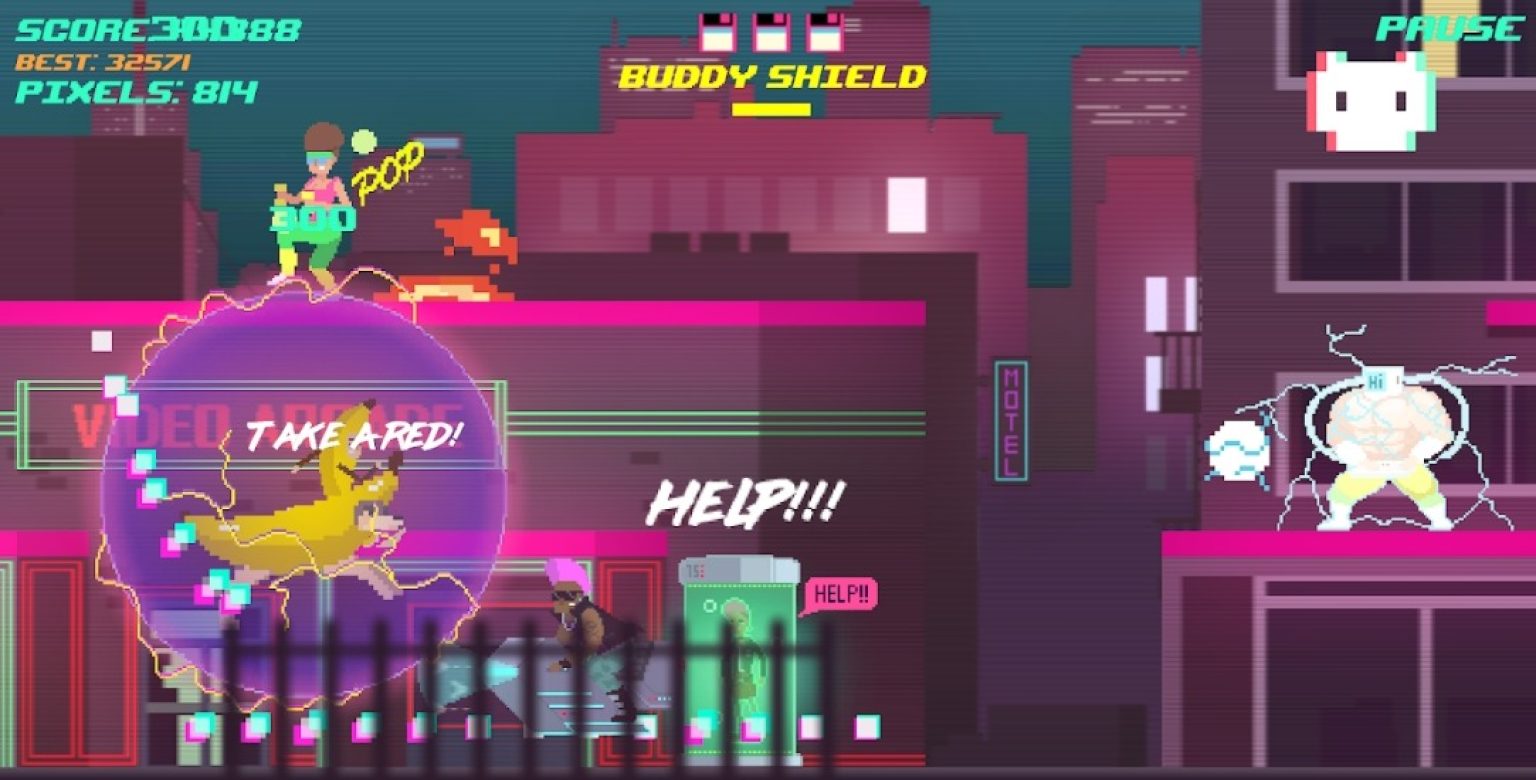Select the rightmost floppy disk icon
Image resolution: width=1536 pixels, height=780 pixels.
coord(822,30)
